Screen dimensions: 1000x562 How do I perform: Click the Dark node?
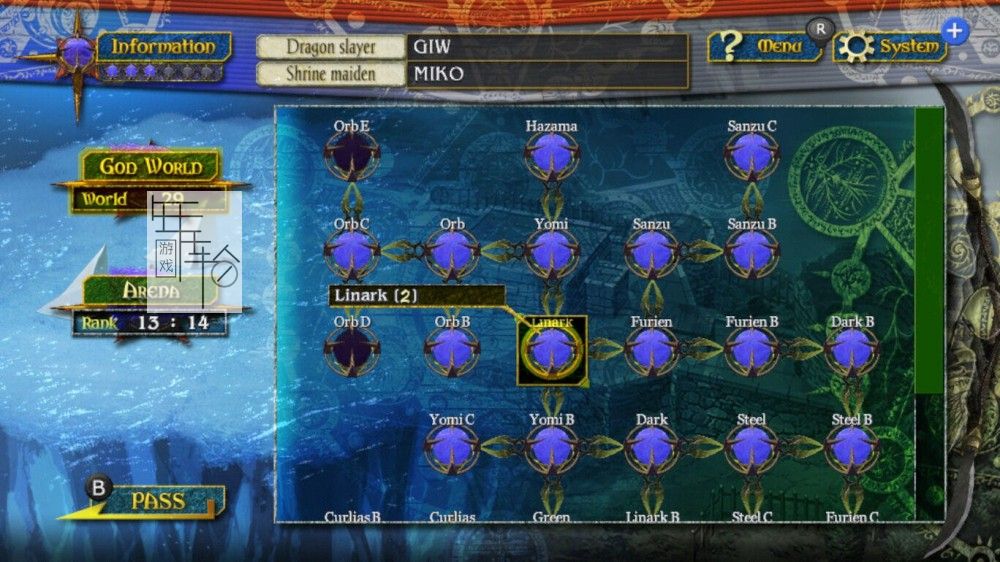point(651,447)
